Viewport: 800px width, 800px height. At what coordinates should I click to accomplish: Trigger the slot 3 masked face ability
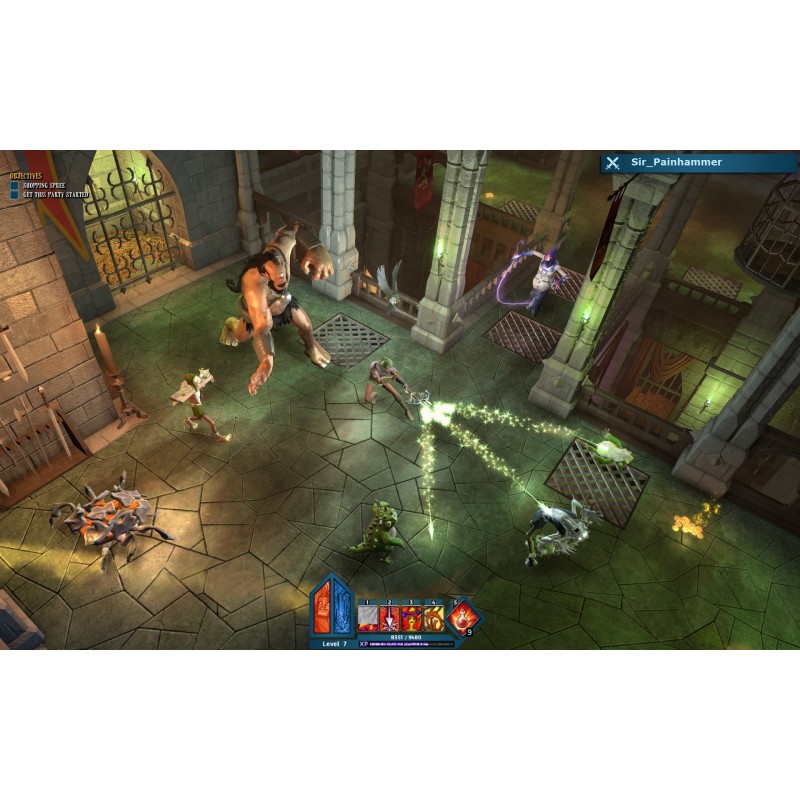pos(411,617)
